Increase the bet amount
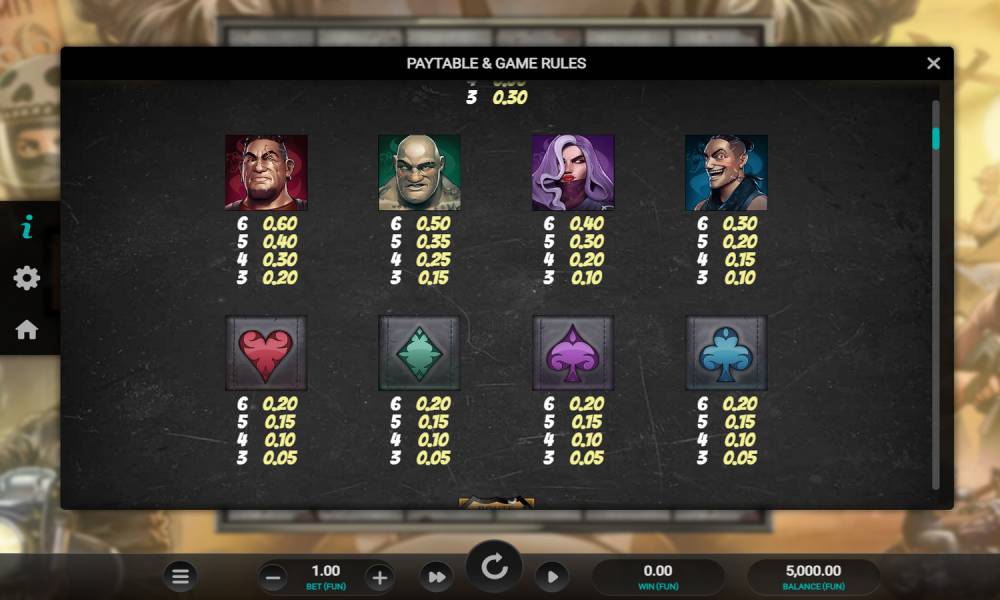This screenshot has width=1000, height=600. [x=378, y=577]
